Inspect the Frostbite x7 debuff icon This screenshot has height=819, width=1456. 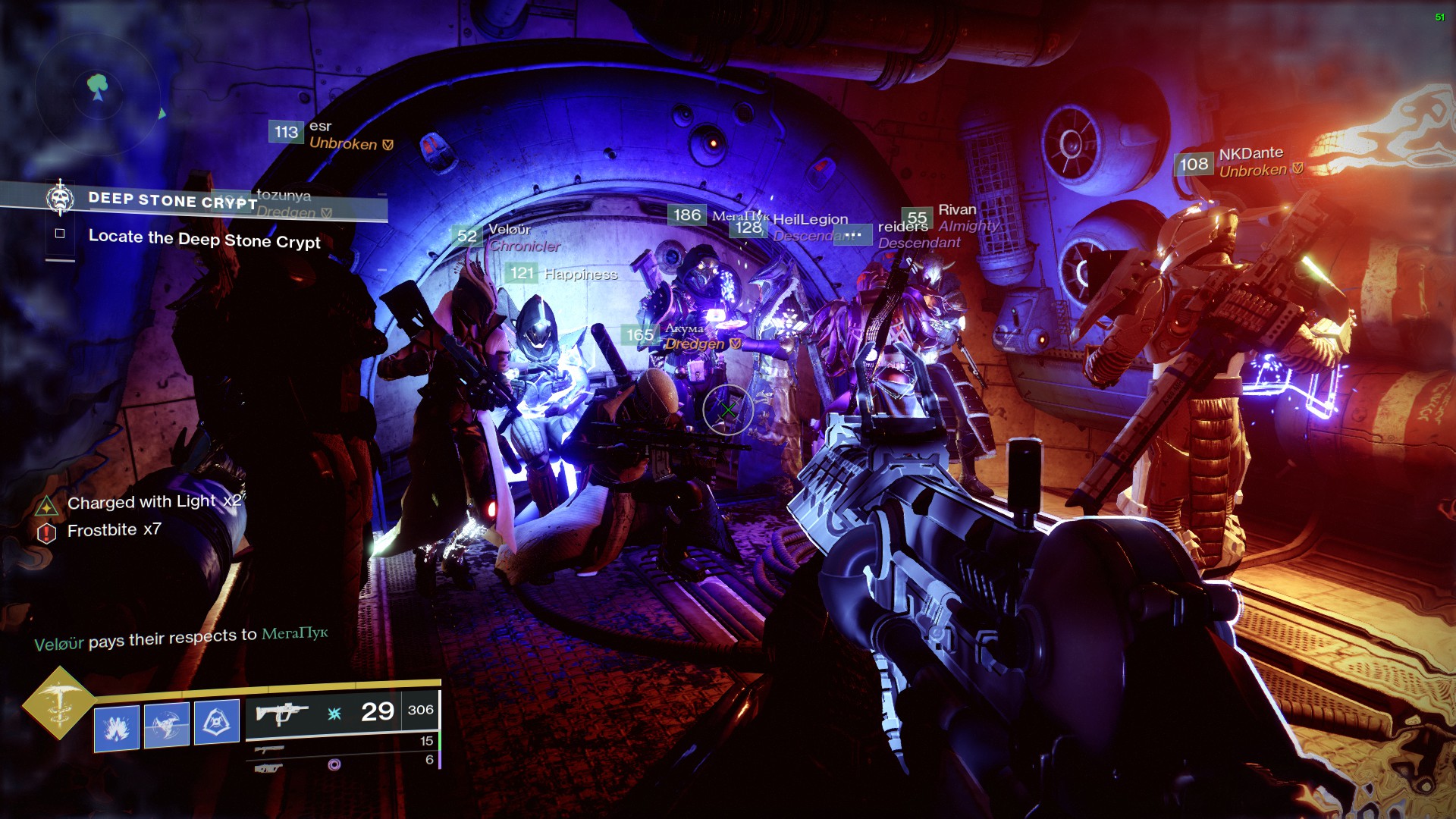pos(47,533)
